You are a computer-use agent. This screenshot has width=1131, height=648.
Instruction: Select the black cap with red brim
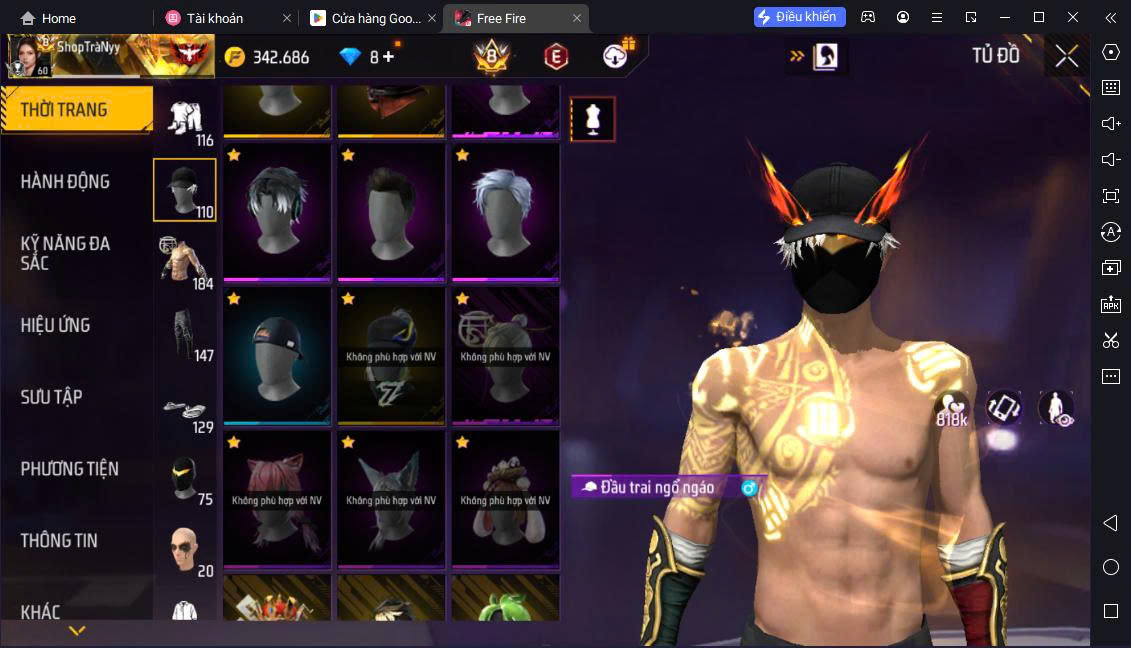tap(277, 355)
